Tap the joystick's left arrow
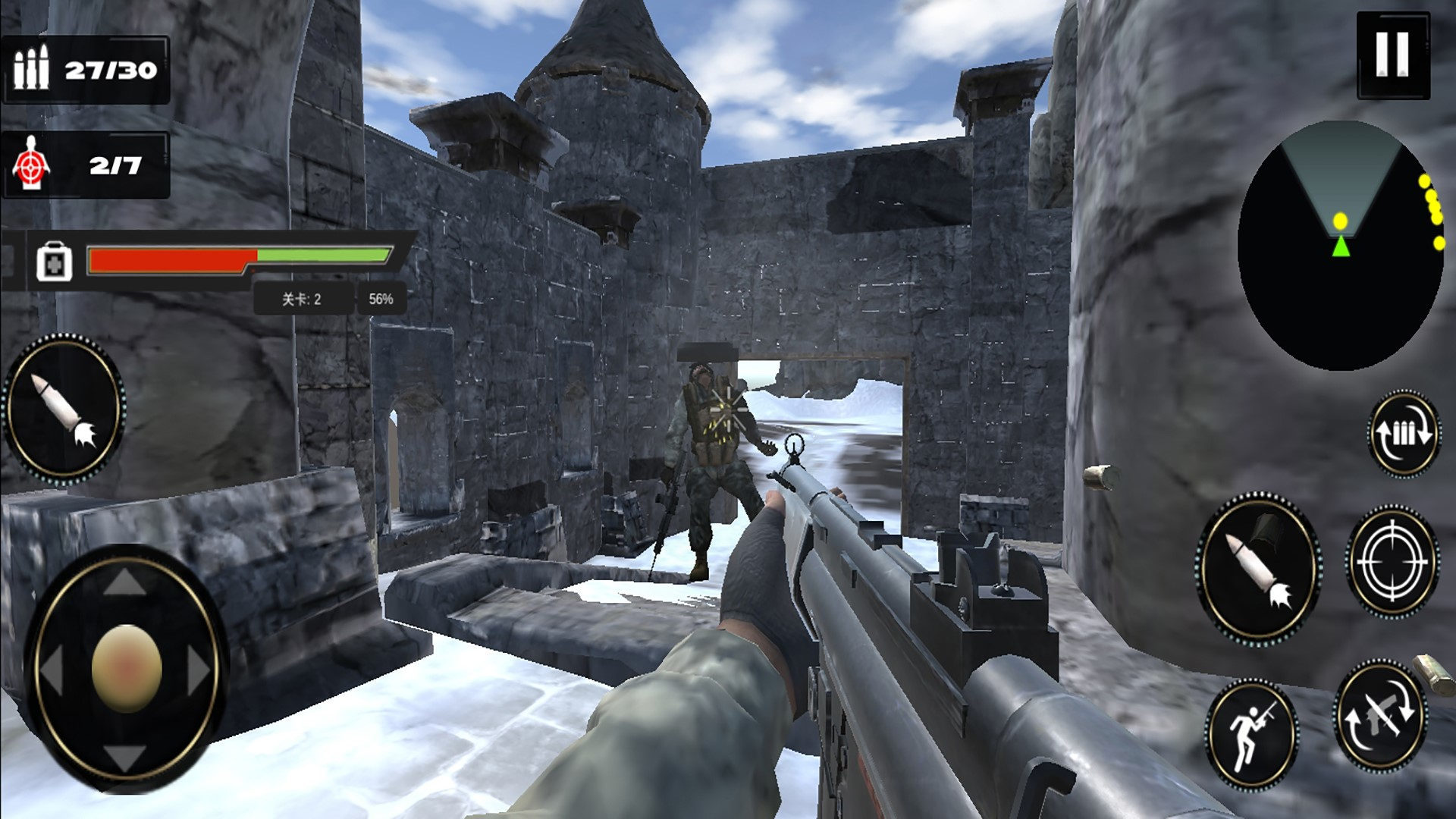The image size is (1456, 819). 52,670
